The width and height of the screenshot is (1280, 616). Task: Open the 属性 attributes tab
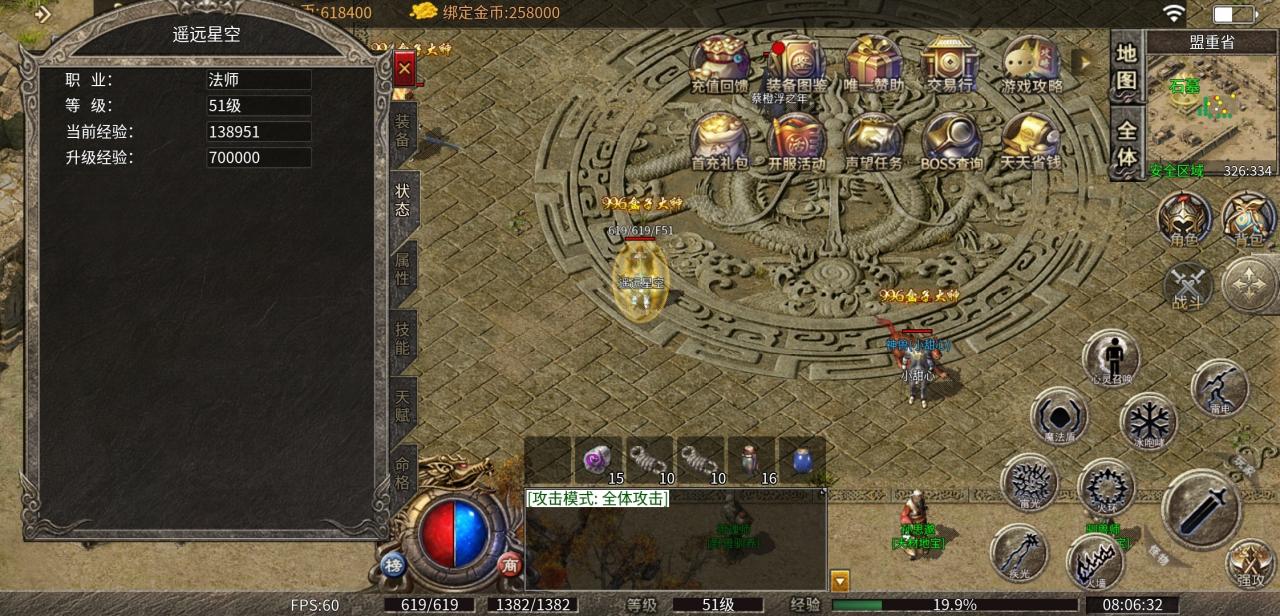point(403,268)
